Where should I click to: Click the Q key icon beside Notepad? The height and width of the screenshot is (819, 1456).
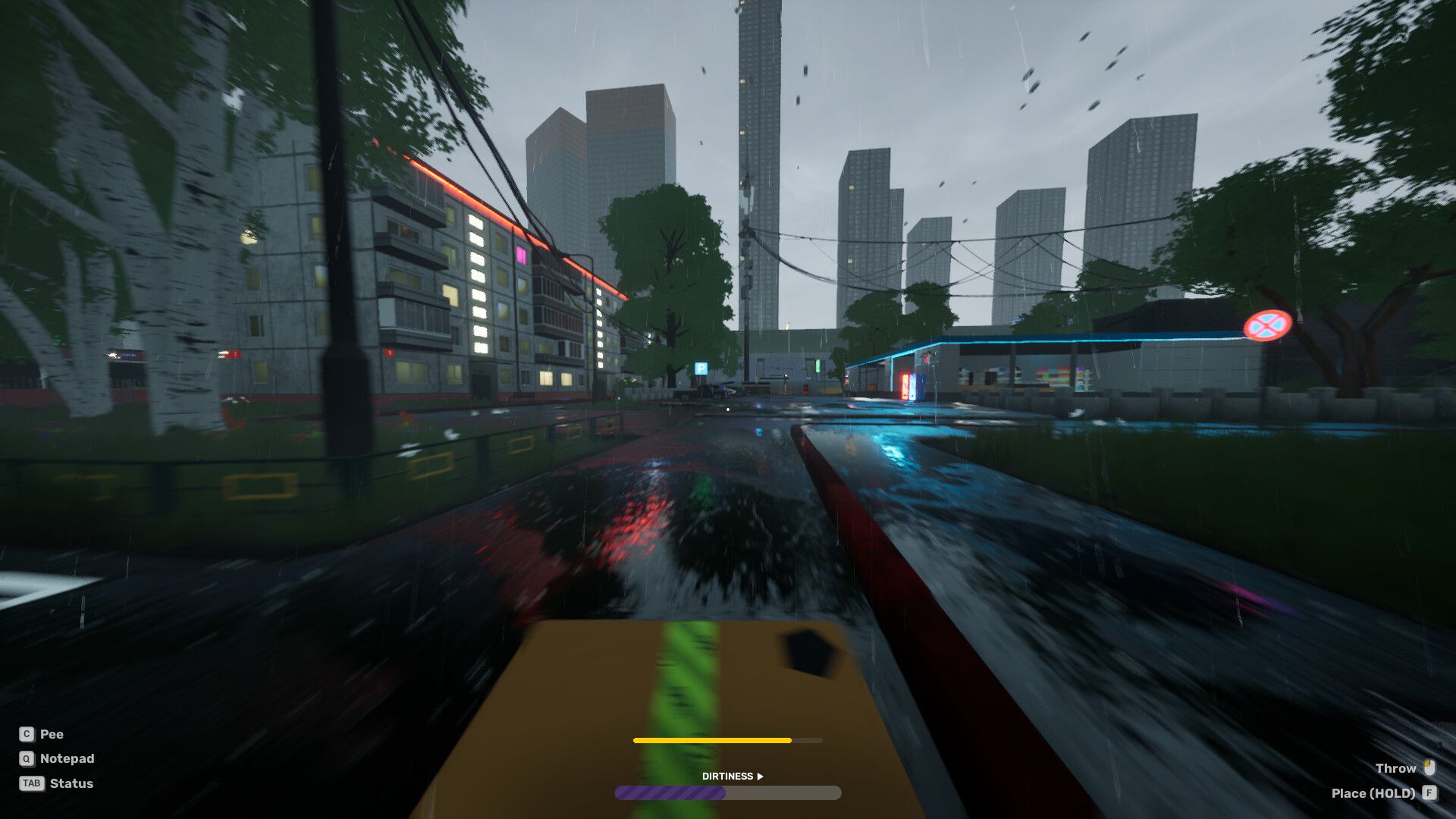pyautogui.click(x=27, y=758)
